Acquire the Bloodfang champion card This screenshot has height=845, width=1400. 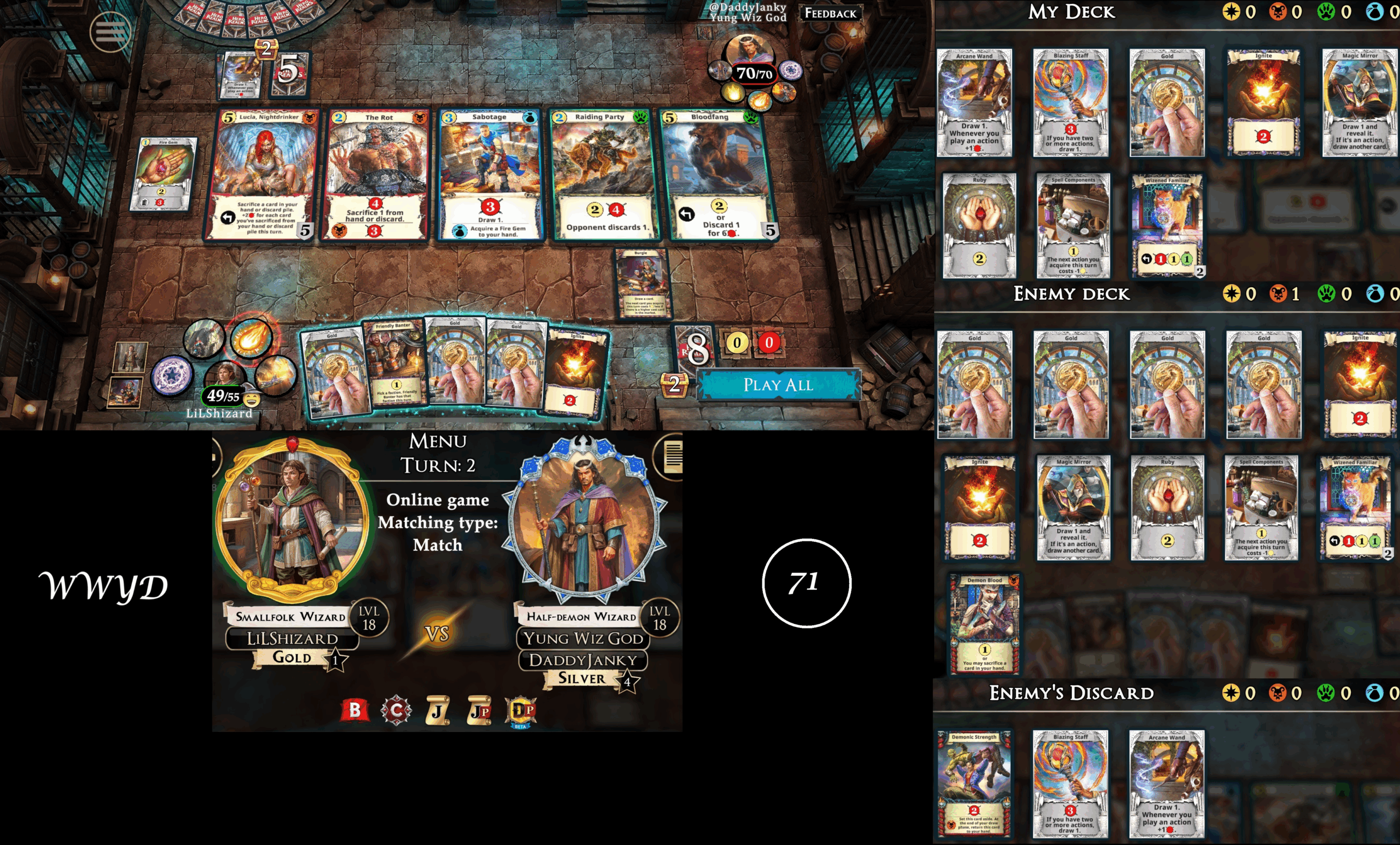[717, 174]
